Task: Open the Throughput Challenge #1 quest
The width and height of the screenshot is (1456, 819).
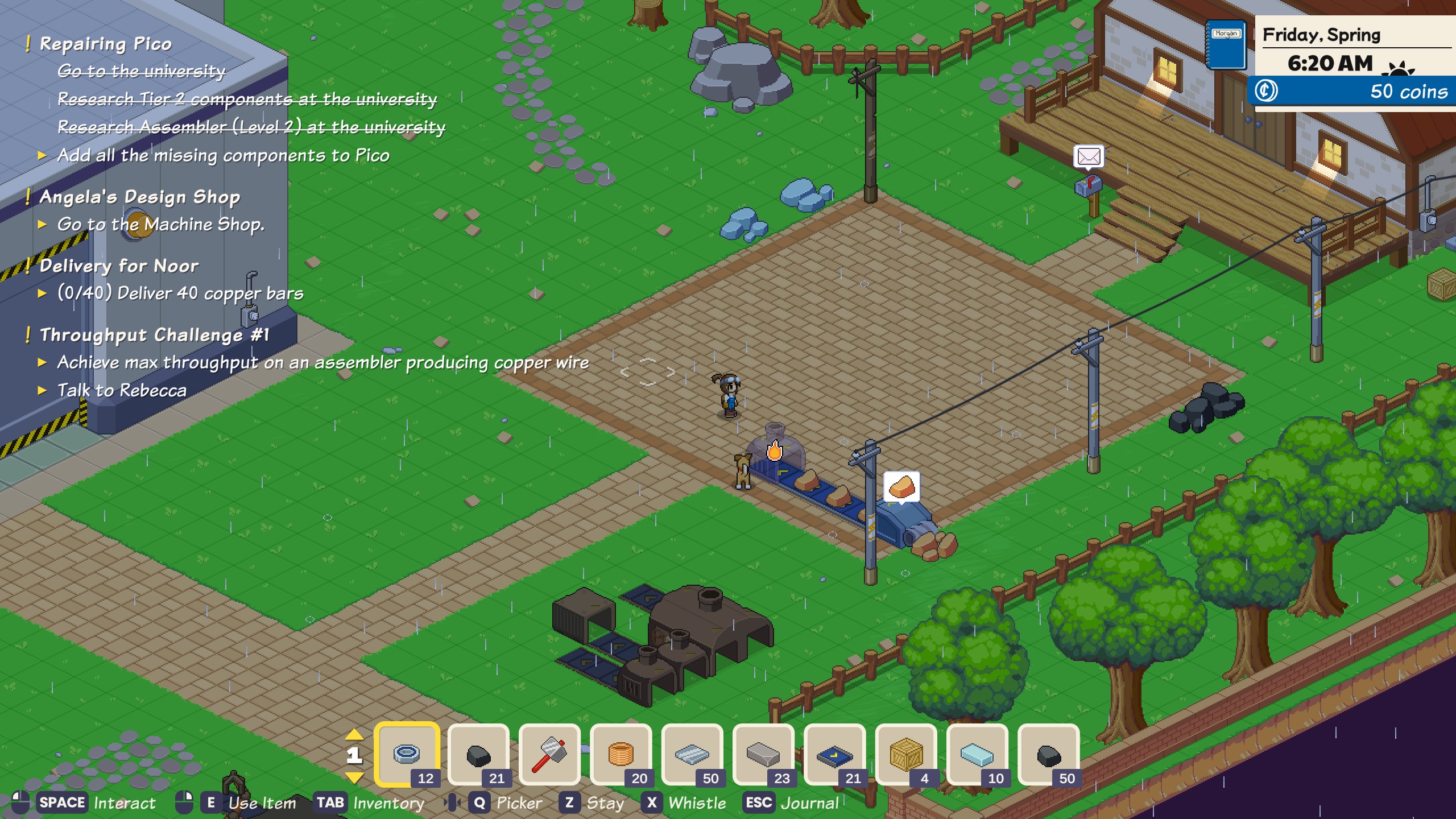Action: (154, 334)
